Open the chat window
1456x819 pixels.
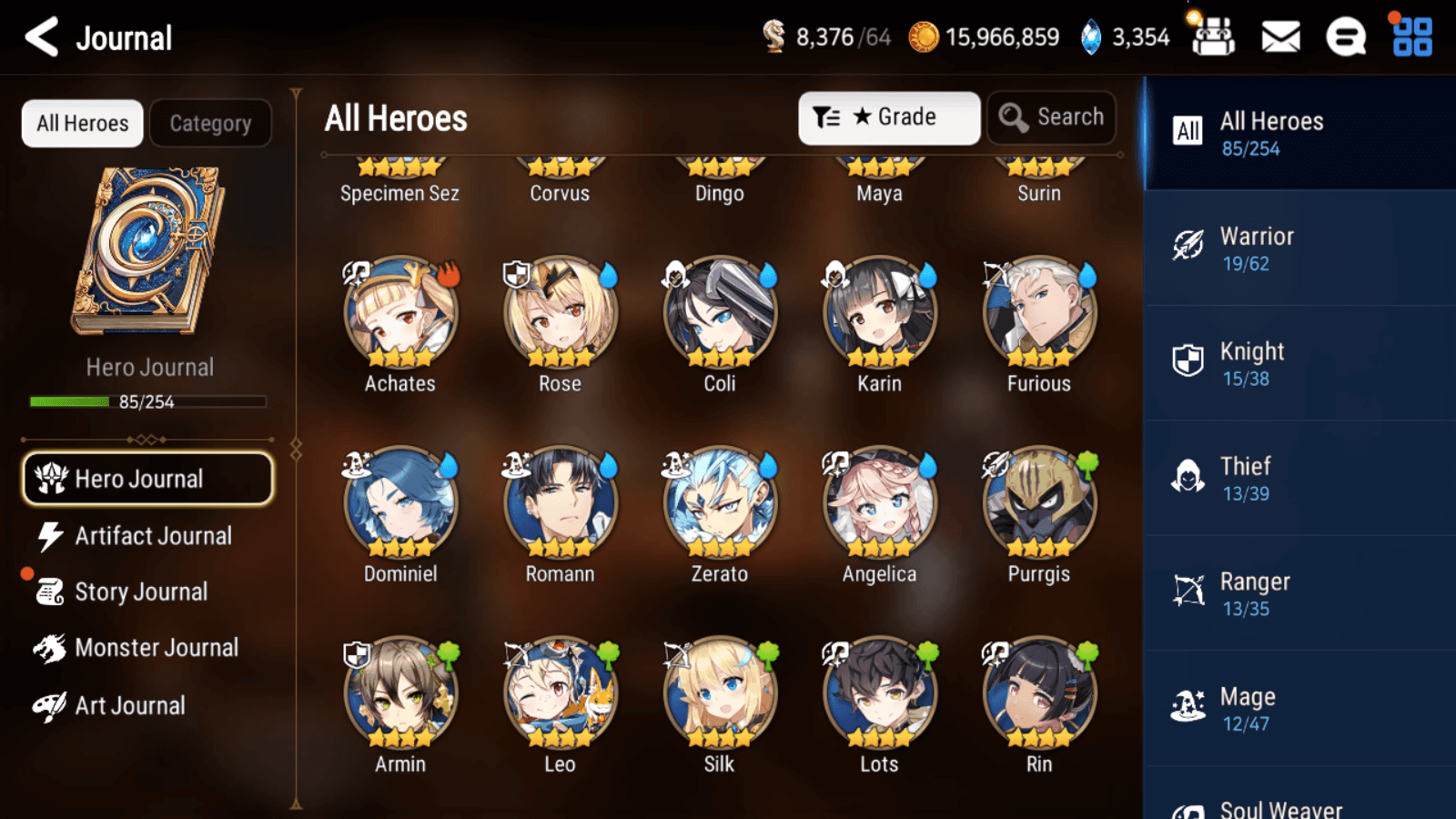pos(1344,37)
